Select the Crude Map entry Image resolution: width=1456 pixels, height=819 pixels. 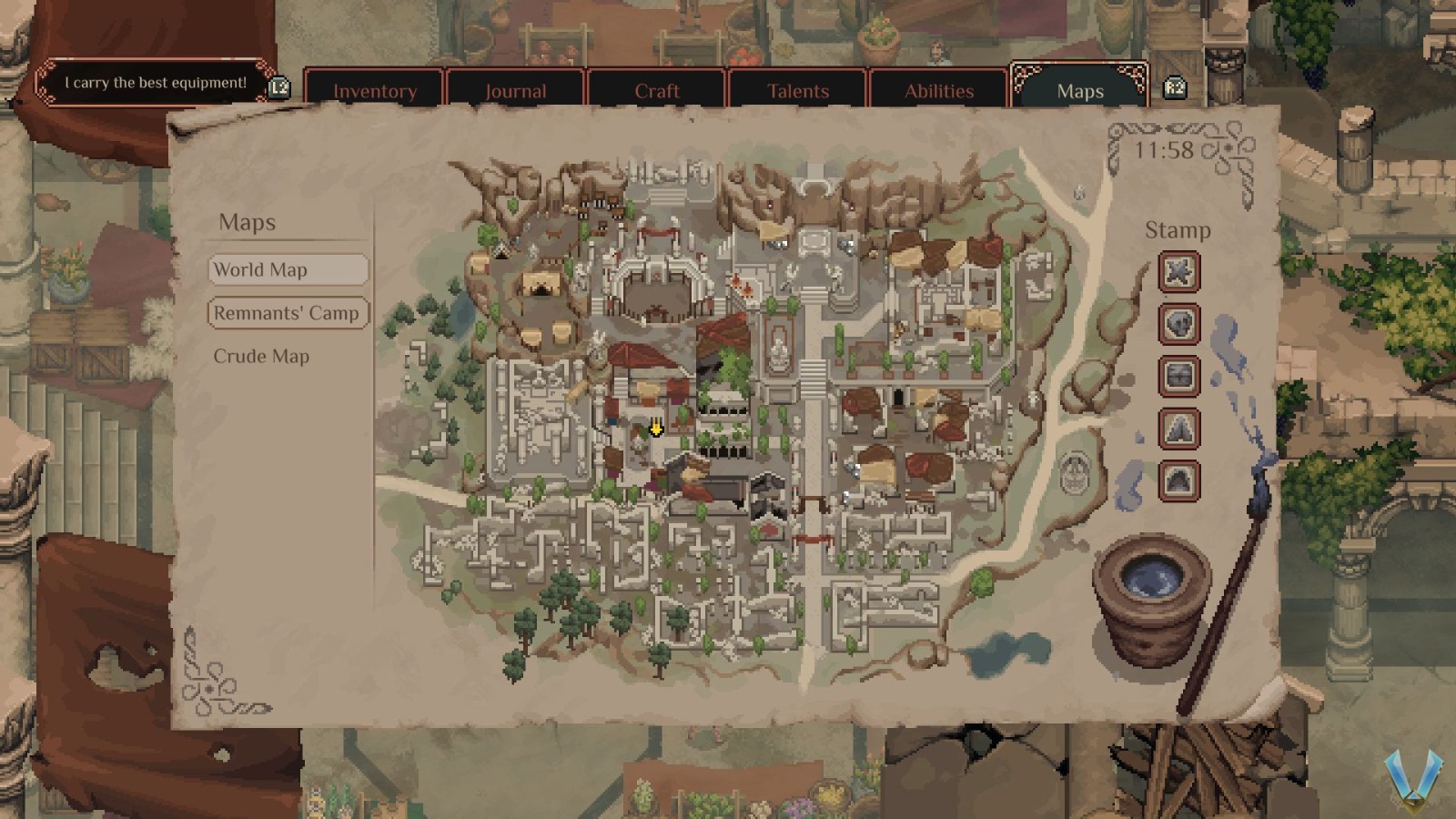tap(261, 356)
